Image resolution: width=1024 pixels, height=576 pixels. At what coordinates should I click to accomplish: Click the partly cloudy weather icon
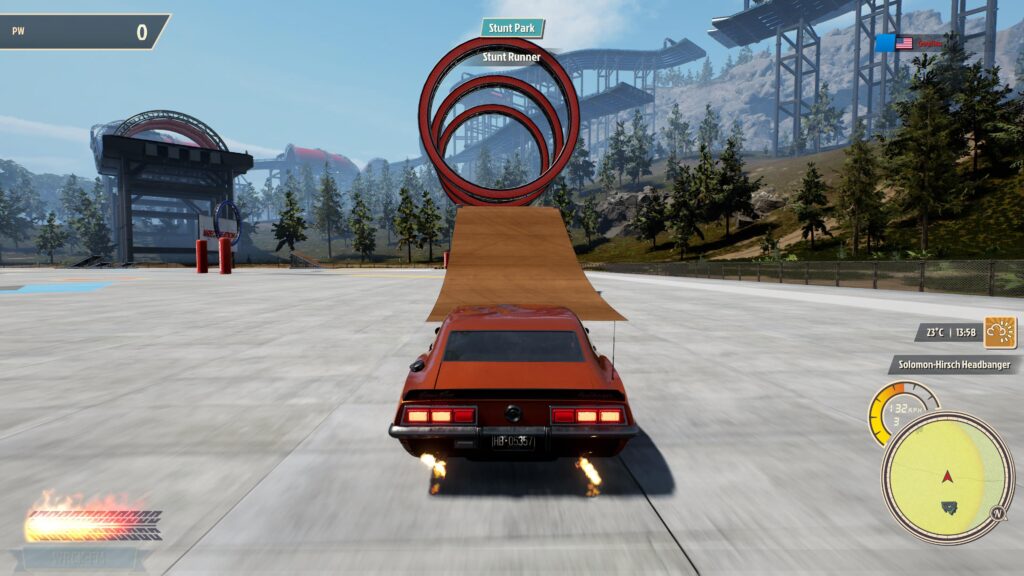[1000, 332]
